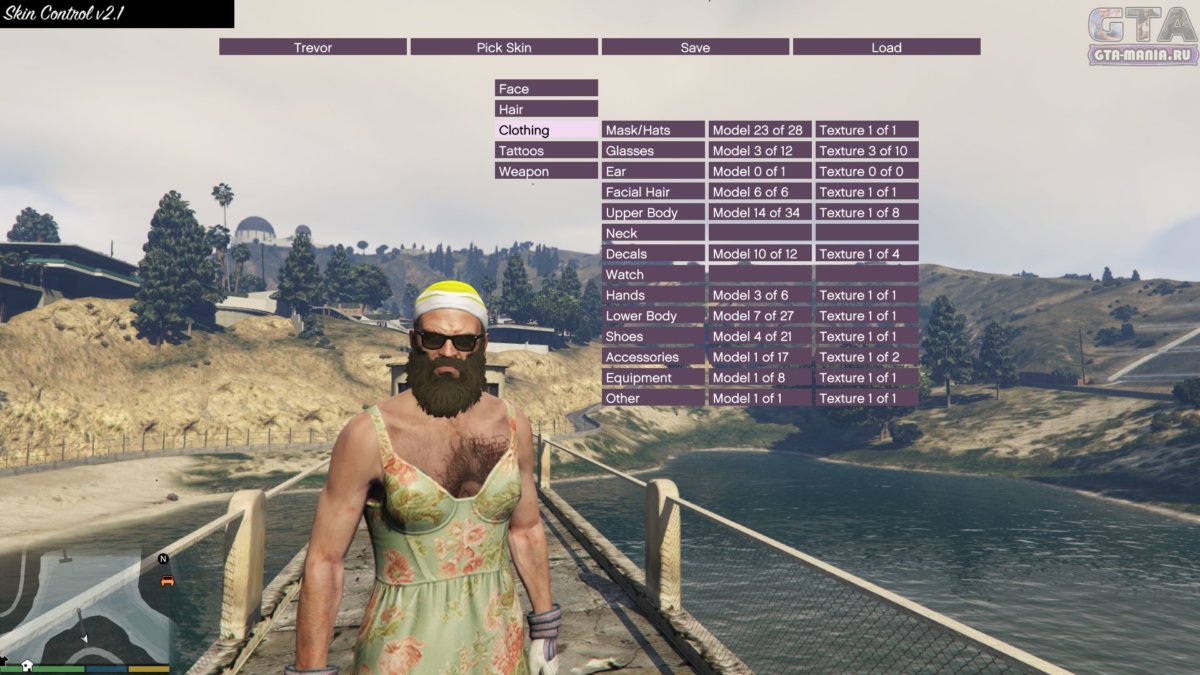This screenshot has width=1200, height=675.
Task: Choose the Tattoos category
Action: tap(546, 150)
